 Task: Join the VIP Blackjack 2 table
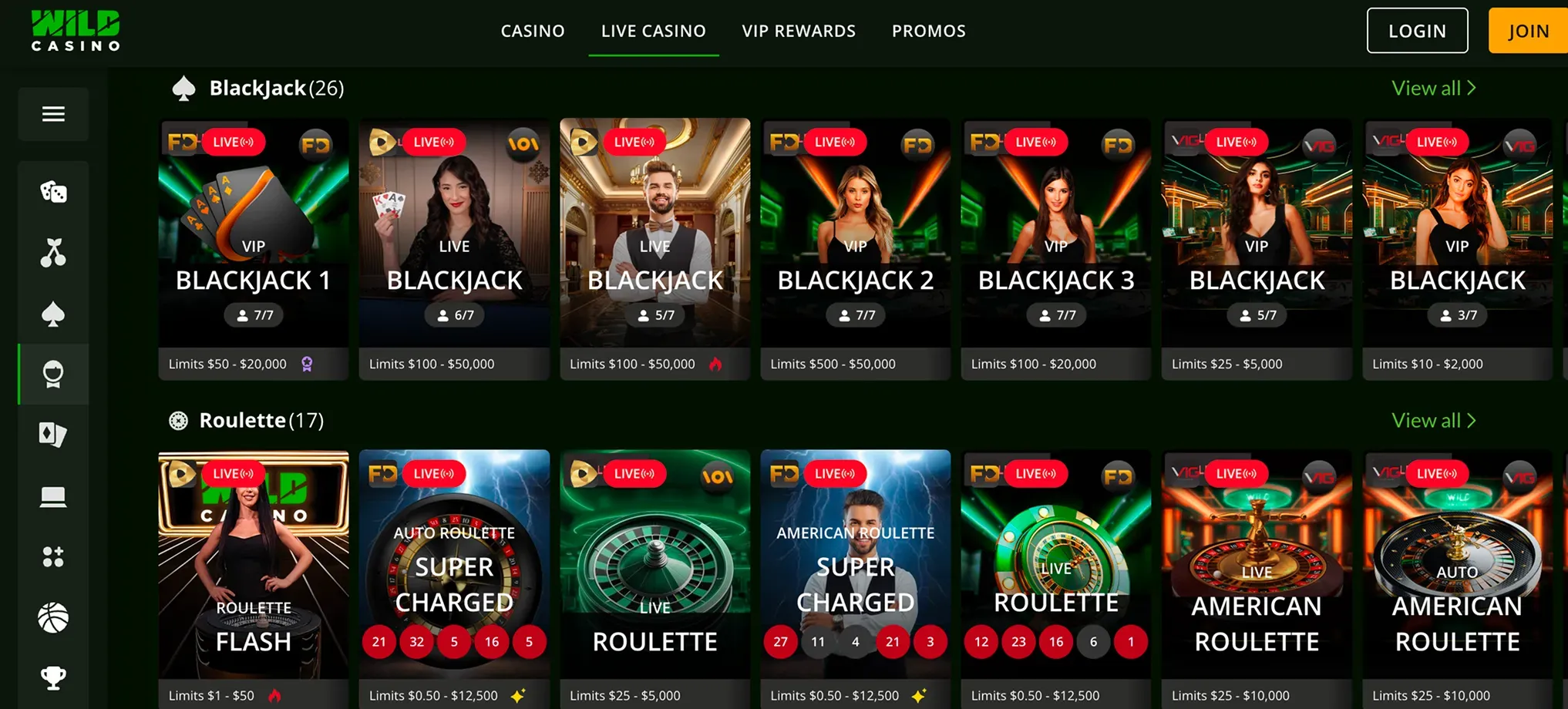tap(855, 247)
